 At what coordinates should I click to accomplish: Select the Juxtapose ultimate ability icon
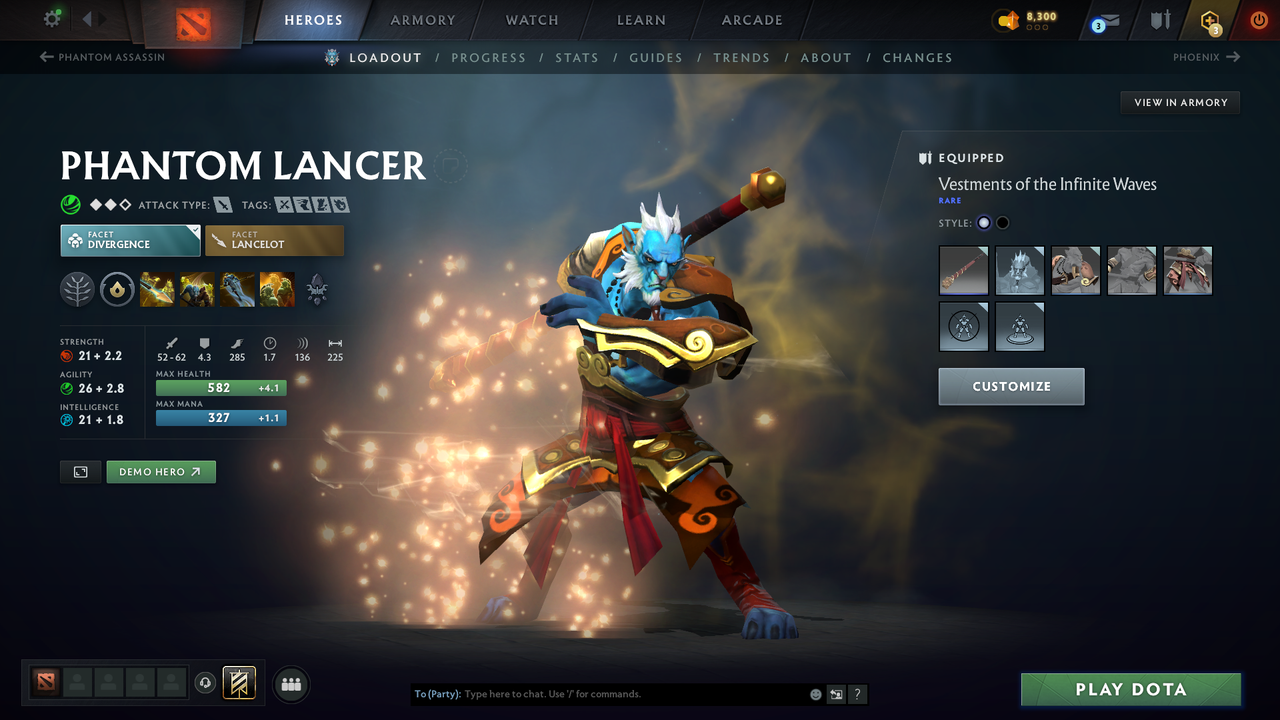point(277,289)
